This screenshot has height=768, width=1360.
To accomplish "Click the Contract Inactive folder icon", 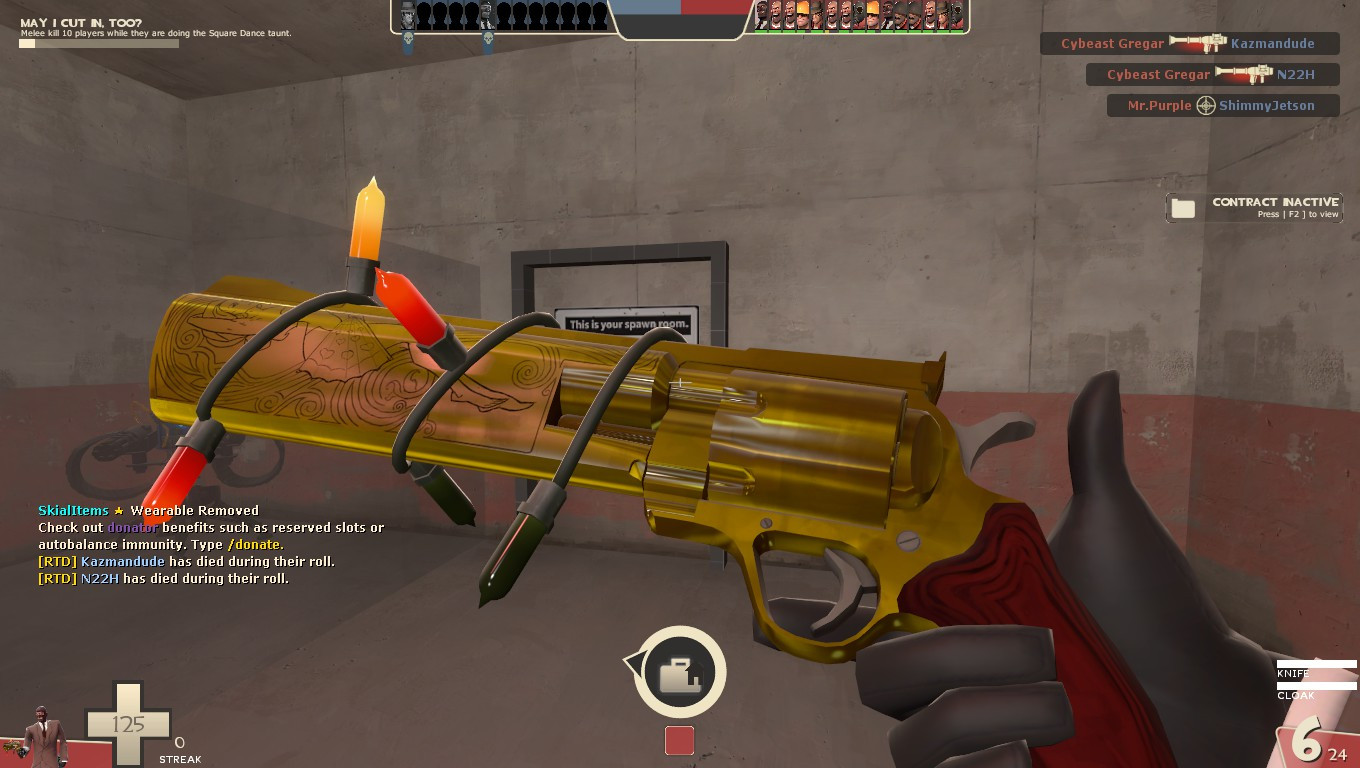I will (x=1184, y=207).
